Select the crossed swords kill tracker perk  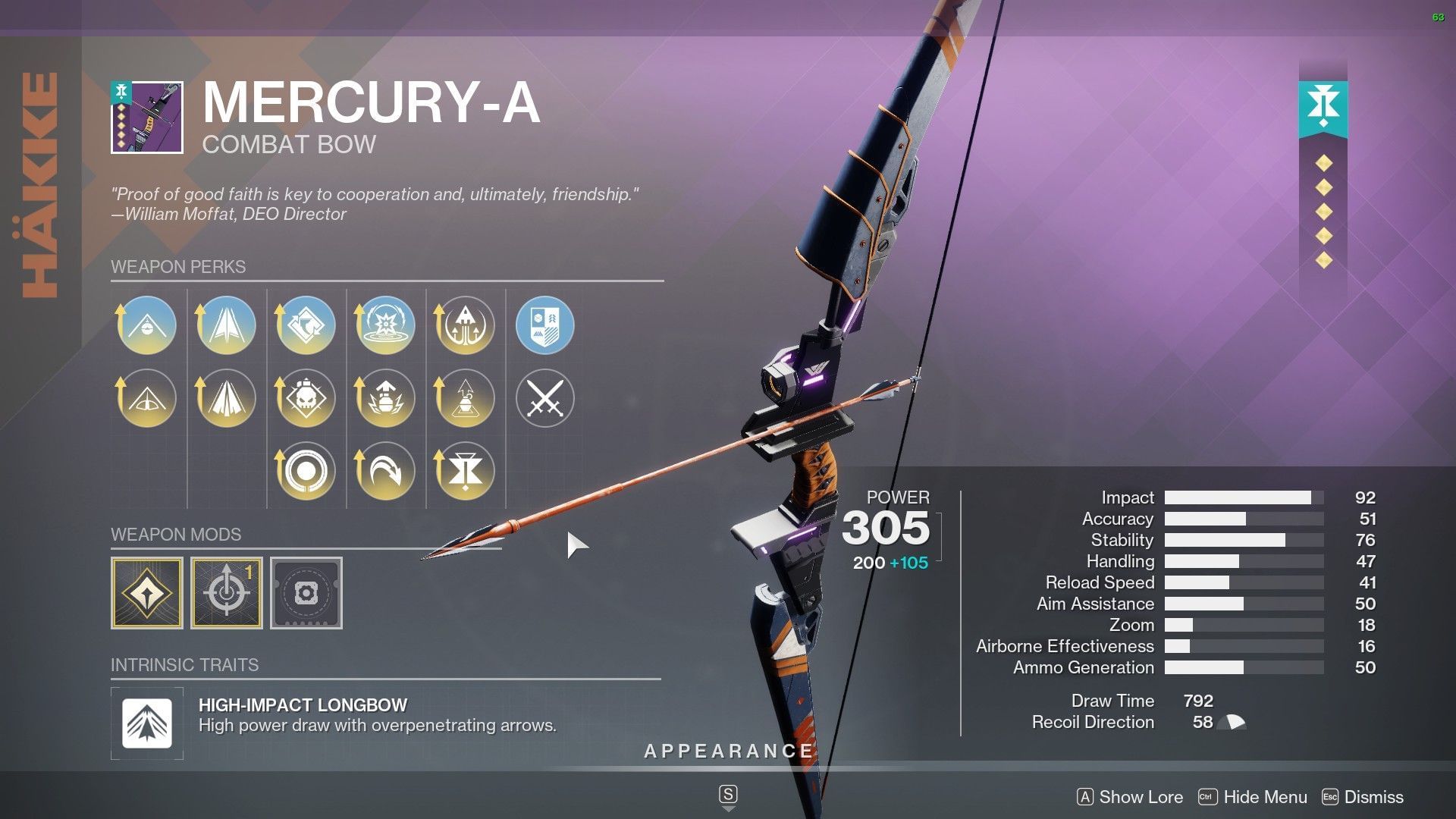tap(544, 397)
